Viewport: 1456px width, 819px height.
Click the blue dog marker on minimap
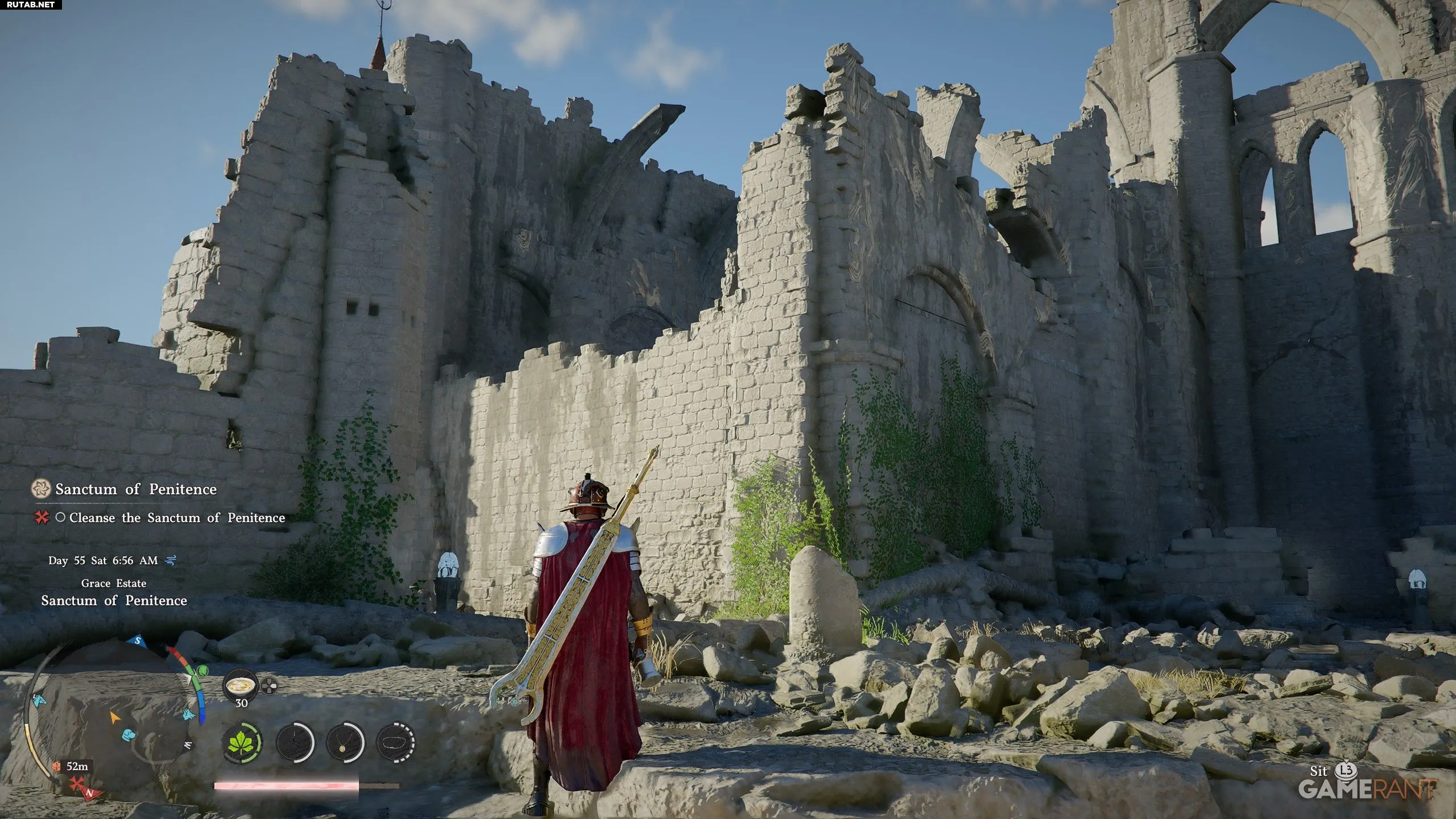click(130, 734)
